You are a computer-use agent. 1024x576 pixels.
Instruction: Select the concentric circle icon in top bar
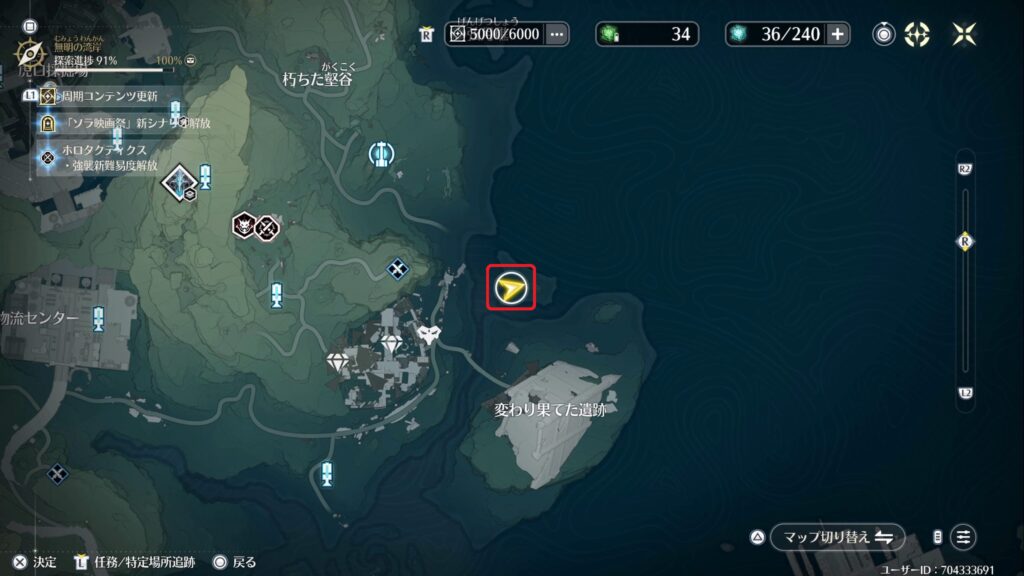coord(884,34)
